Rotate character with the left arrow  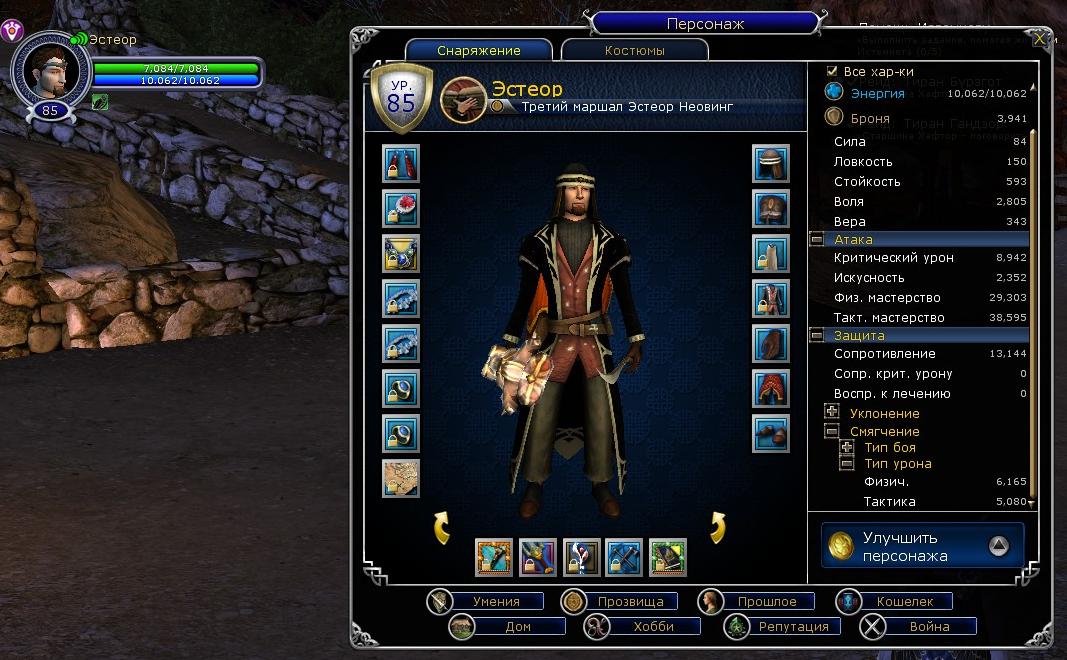pyautogui.click(x=441, y=527)
